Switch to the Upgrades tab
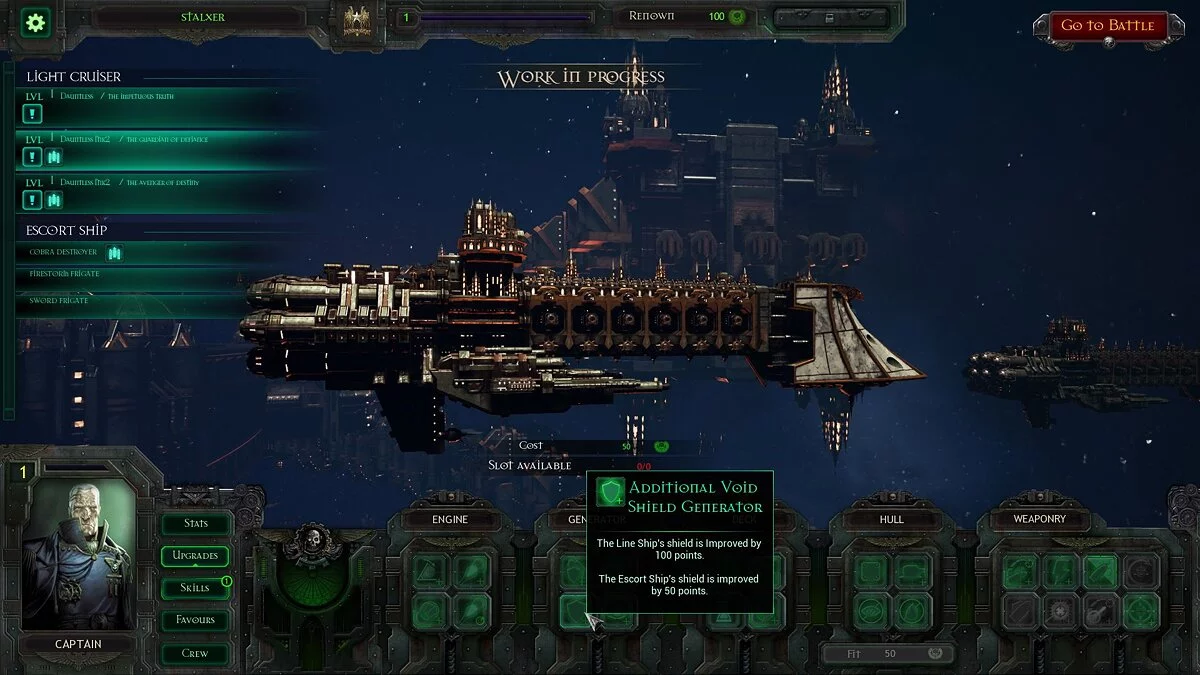 [x=195, y=555]
